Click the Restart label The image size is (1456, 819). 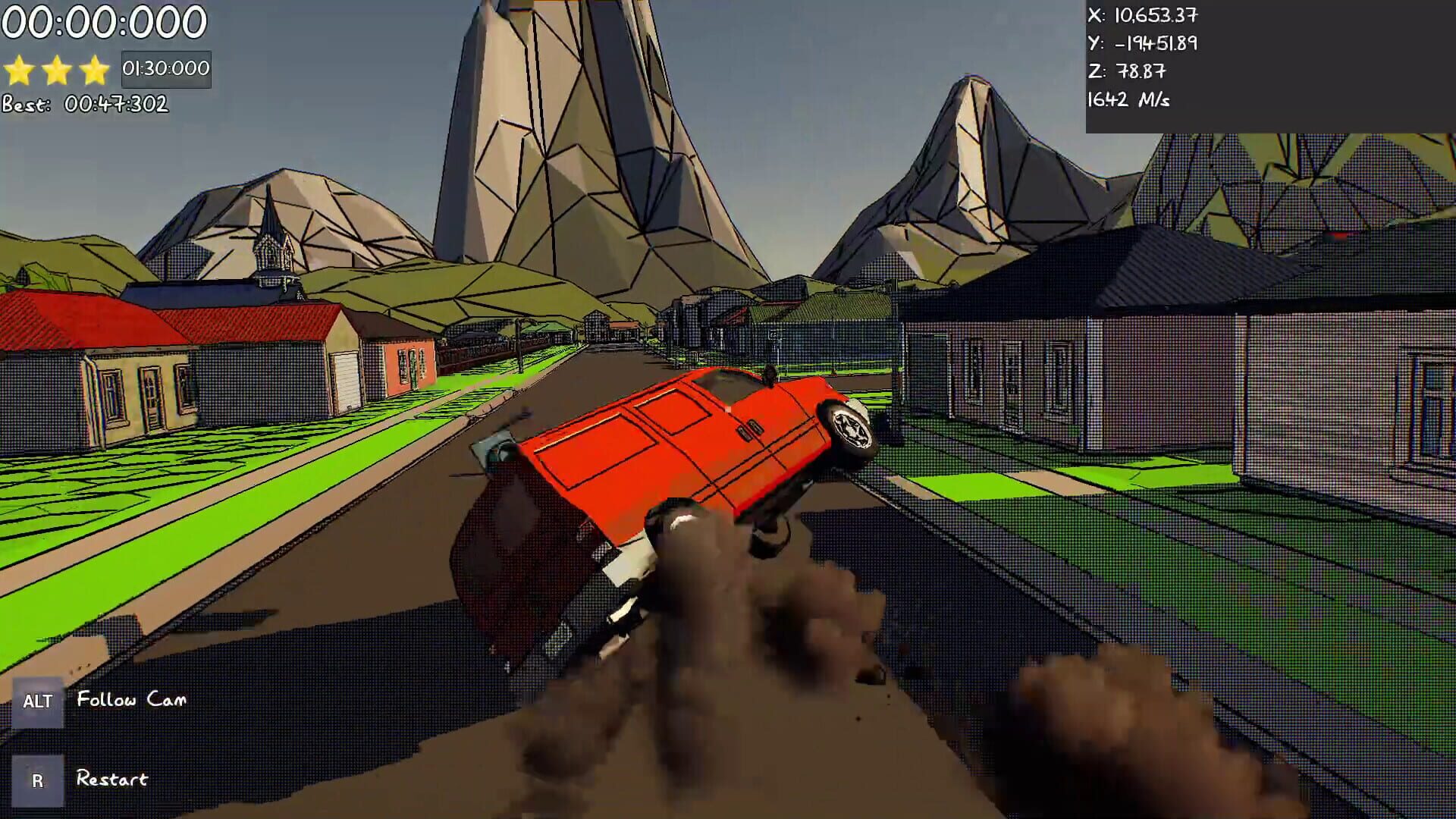111,778
